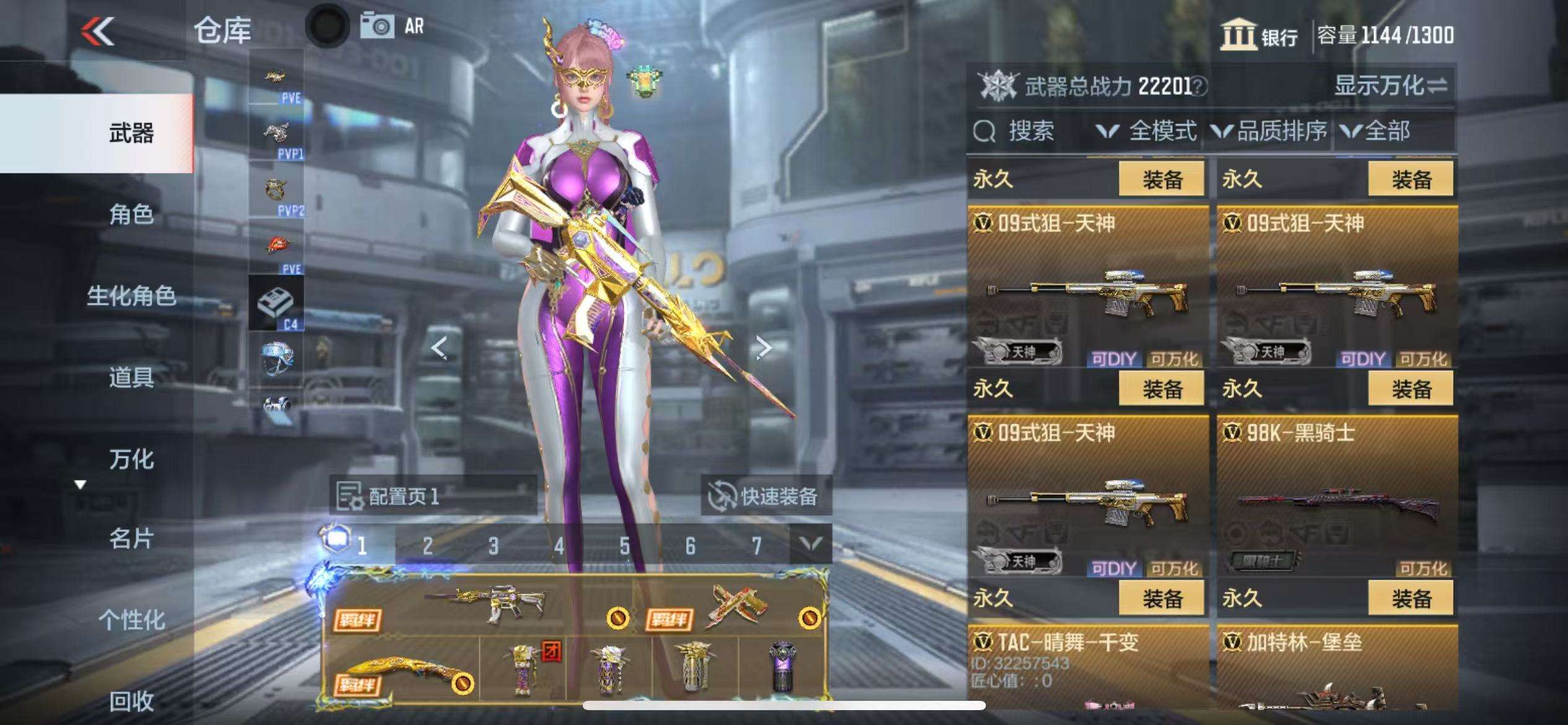
Task: Rotate character with the right arrow
Action: click(764, 348)
